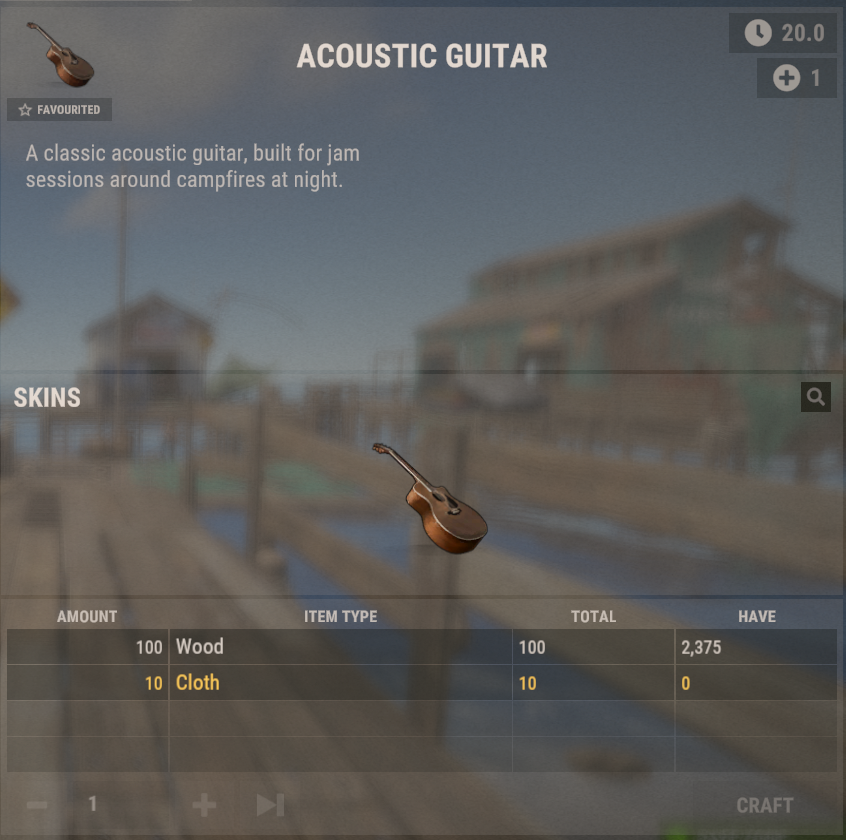Increase craft quantity with plus button

[204, 805]
